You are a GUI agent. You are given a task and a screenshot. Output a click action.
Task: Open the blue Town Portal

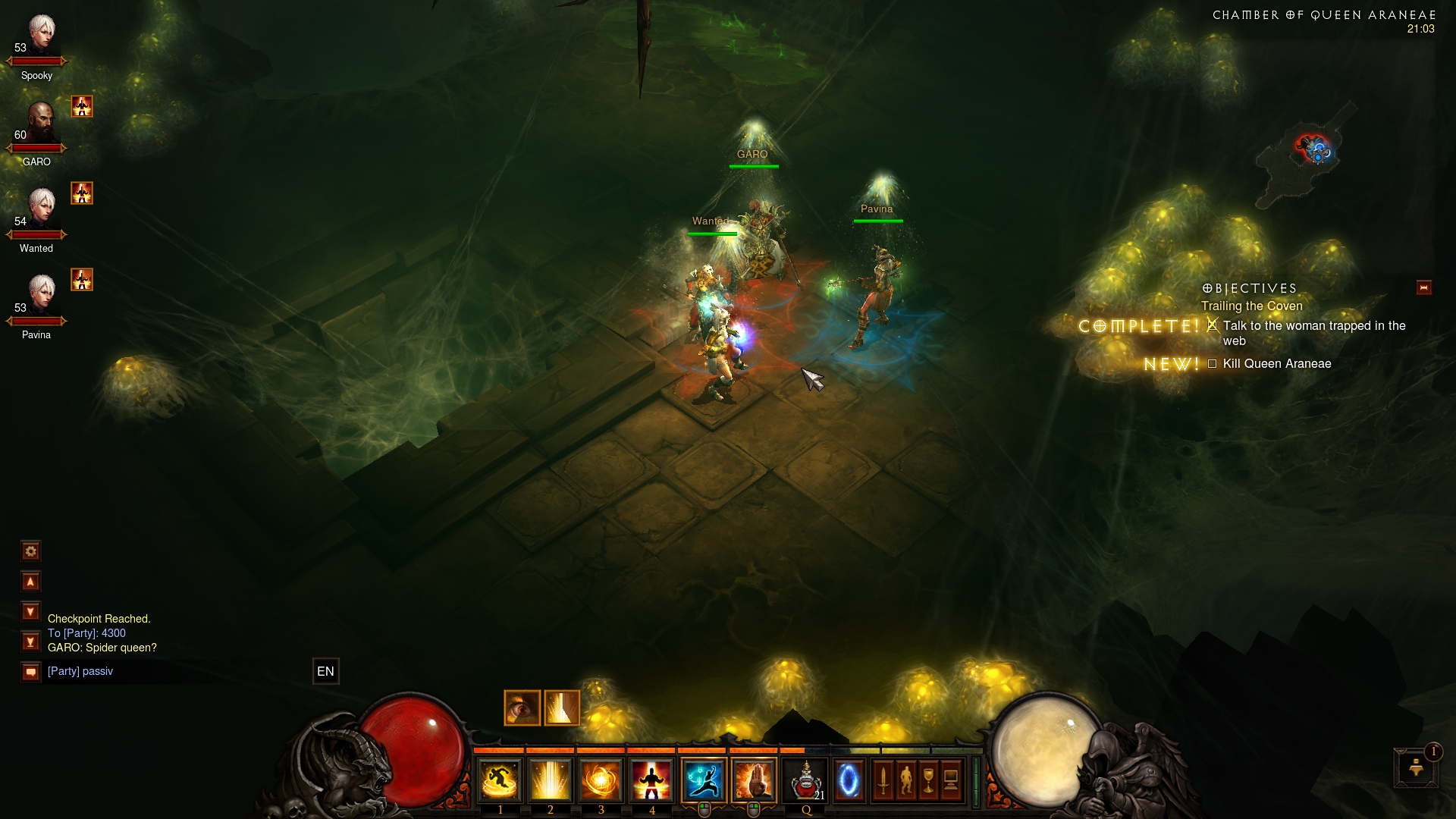[x=849, y=780]
